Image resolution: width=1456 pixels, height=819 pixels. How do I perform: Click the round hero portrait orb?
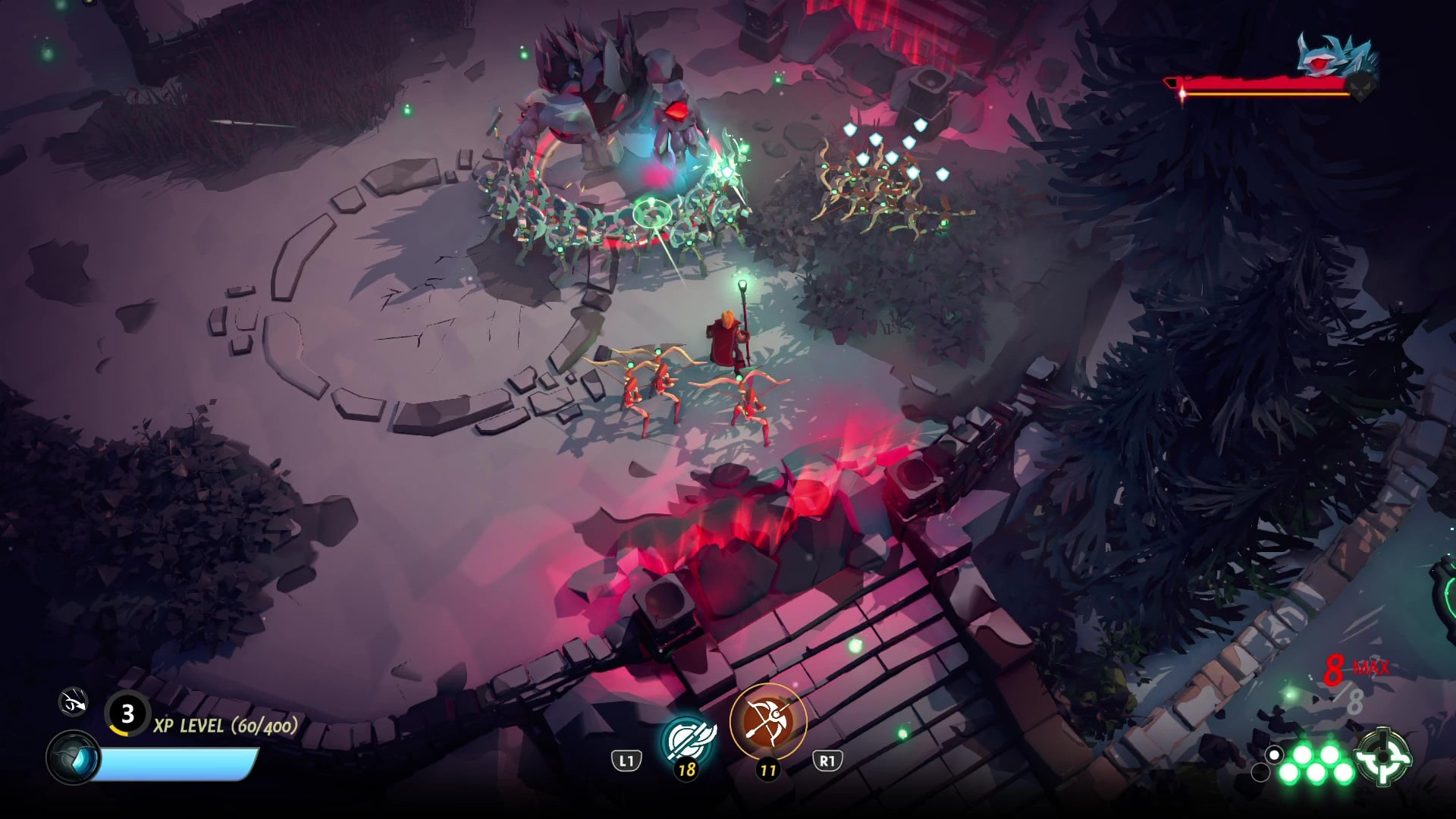tap(74, 758)
